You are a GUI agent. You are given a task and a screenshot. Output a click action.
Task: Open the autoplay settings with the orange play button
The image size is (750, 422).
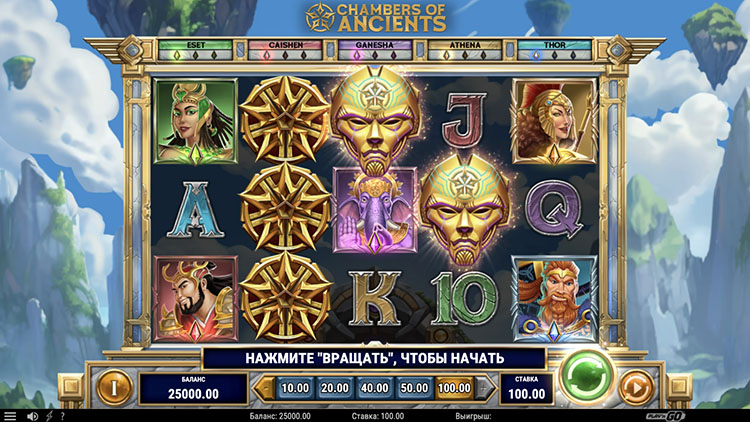(x=637, y=388)
